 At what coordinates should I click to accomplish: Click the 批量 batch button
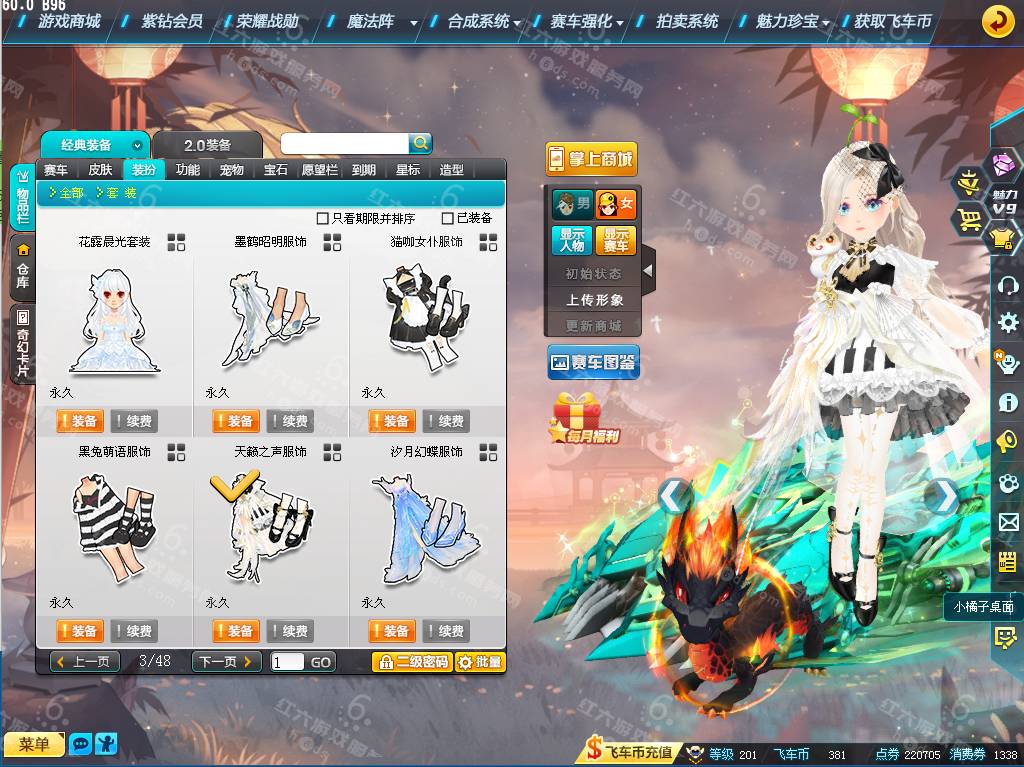(480, 662)
